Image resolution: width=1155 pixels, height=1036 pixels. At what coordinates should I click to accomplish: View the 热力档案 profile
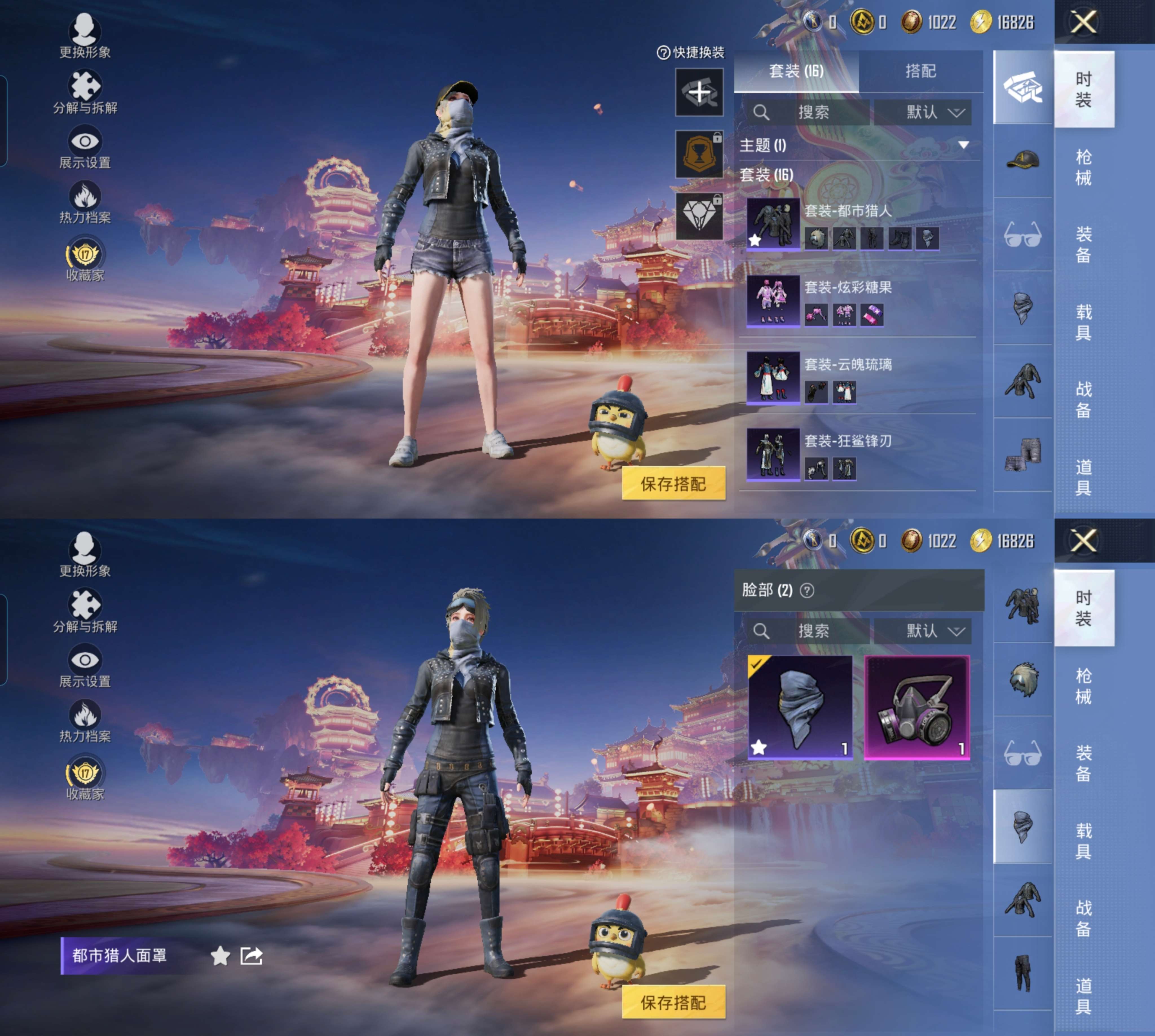click(84, 195)
